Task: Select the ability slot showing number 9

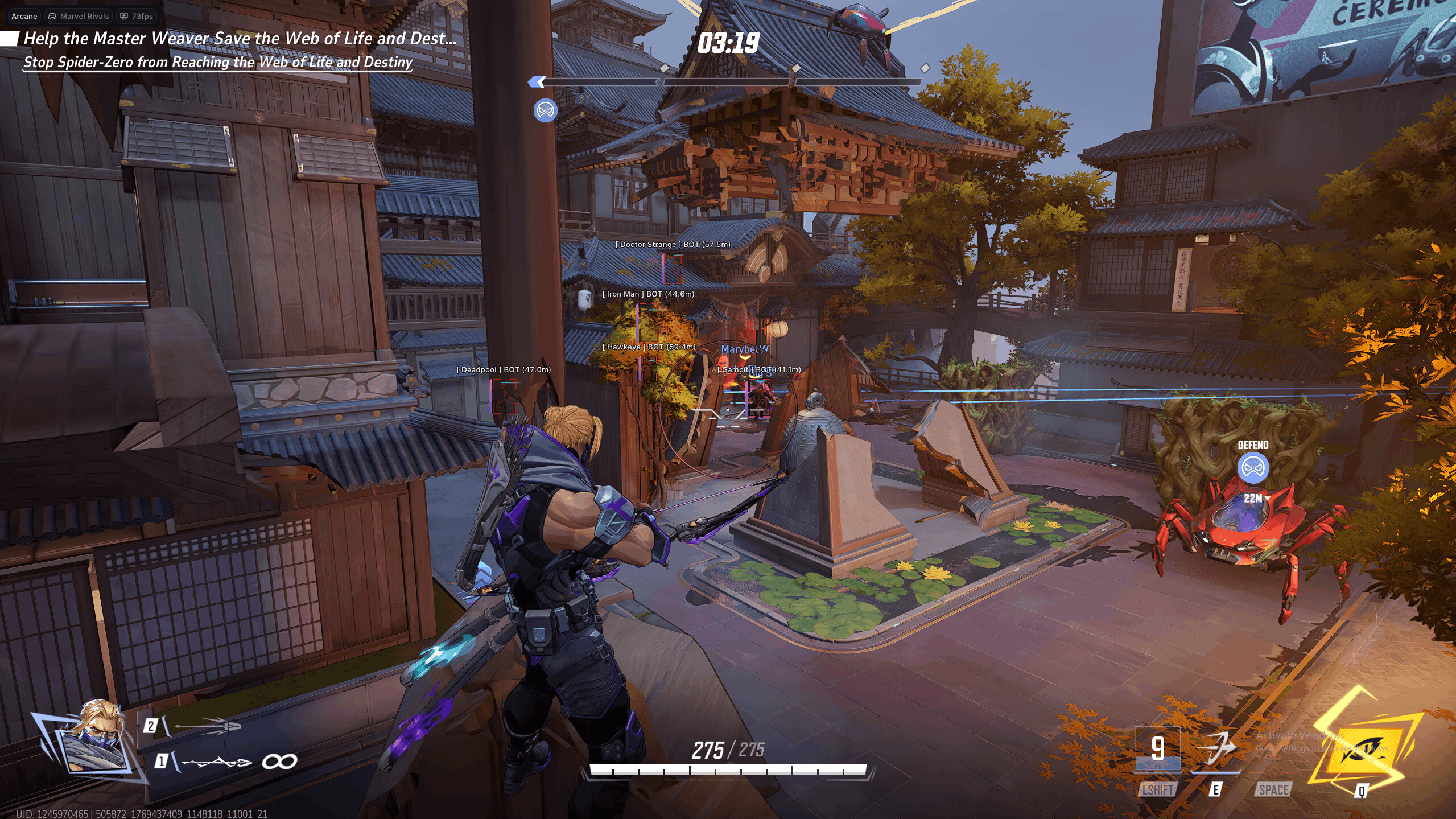Action: tap(1157, 749)
